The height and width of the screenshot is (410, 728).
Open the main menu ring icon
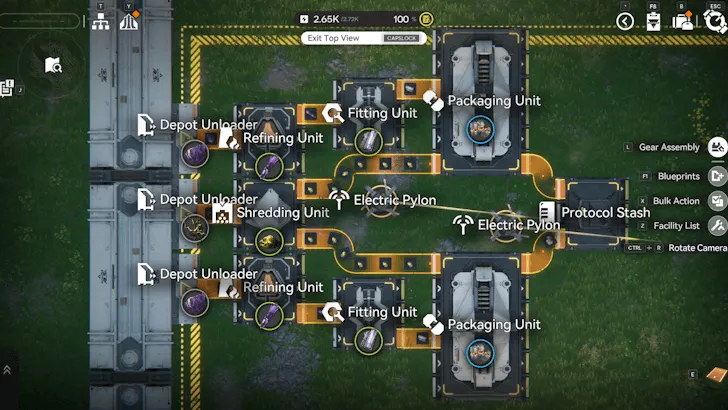coord(714,21)
